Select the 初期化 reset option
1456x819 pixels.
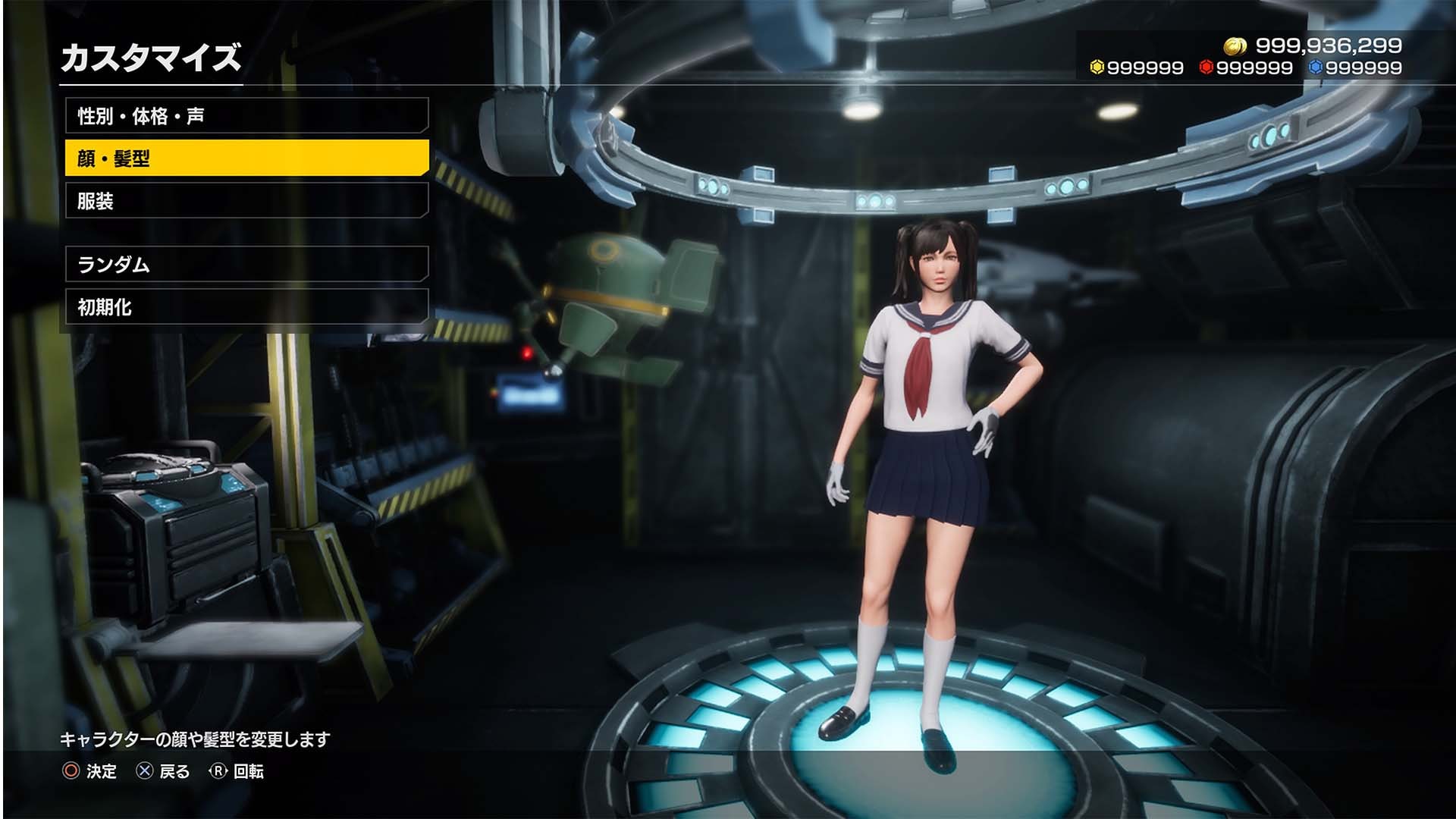(246, 309)
